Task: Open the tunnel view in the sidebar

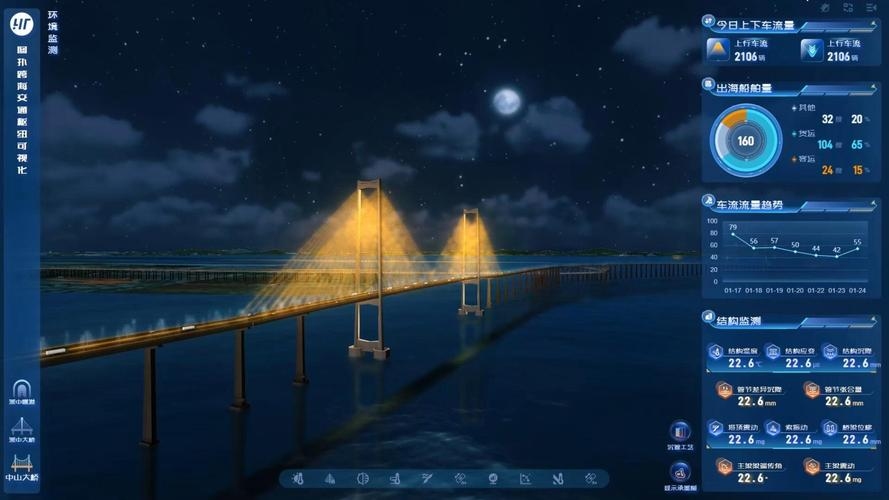Action: pos(21,391)
